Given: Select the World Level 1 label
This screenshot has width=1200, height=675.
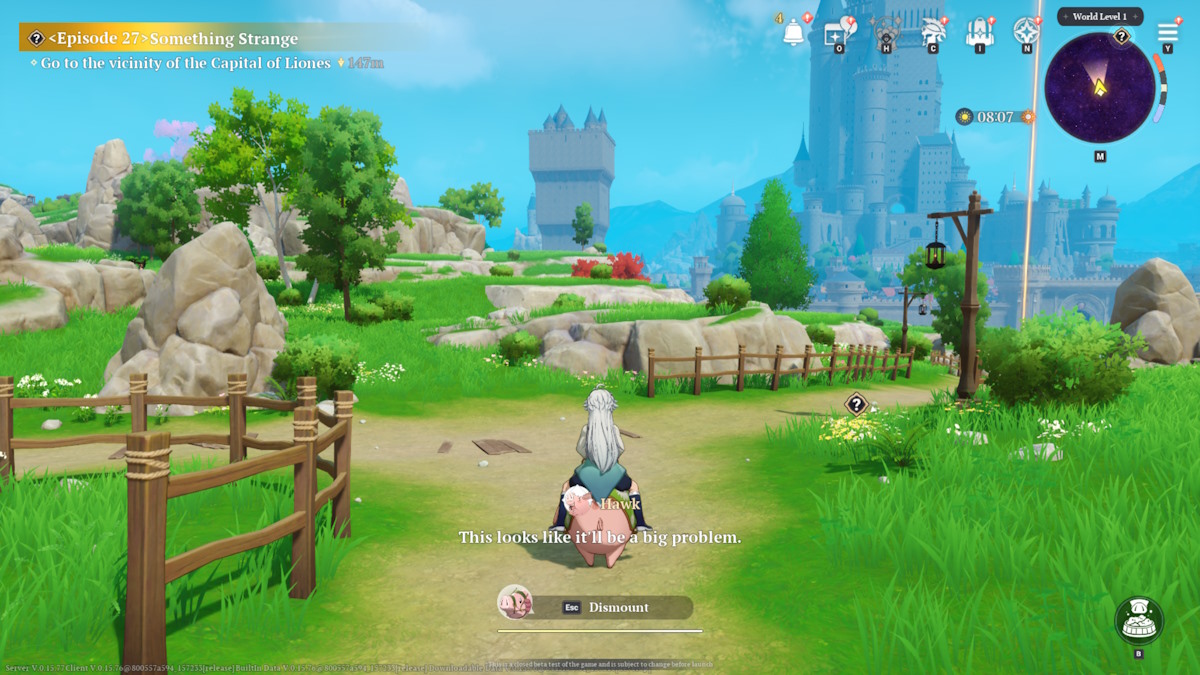Looking at the screenshot, I should (1100, 17).
